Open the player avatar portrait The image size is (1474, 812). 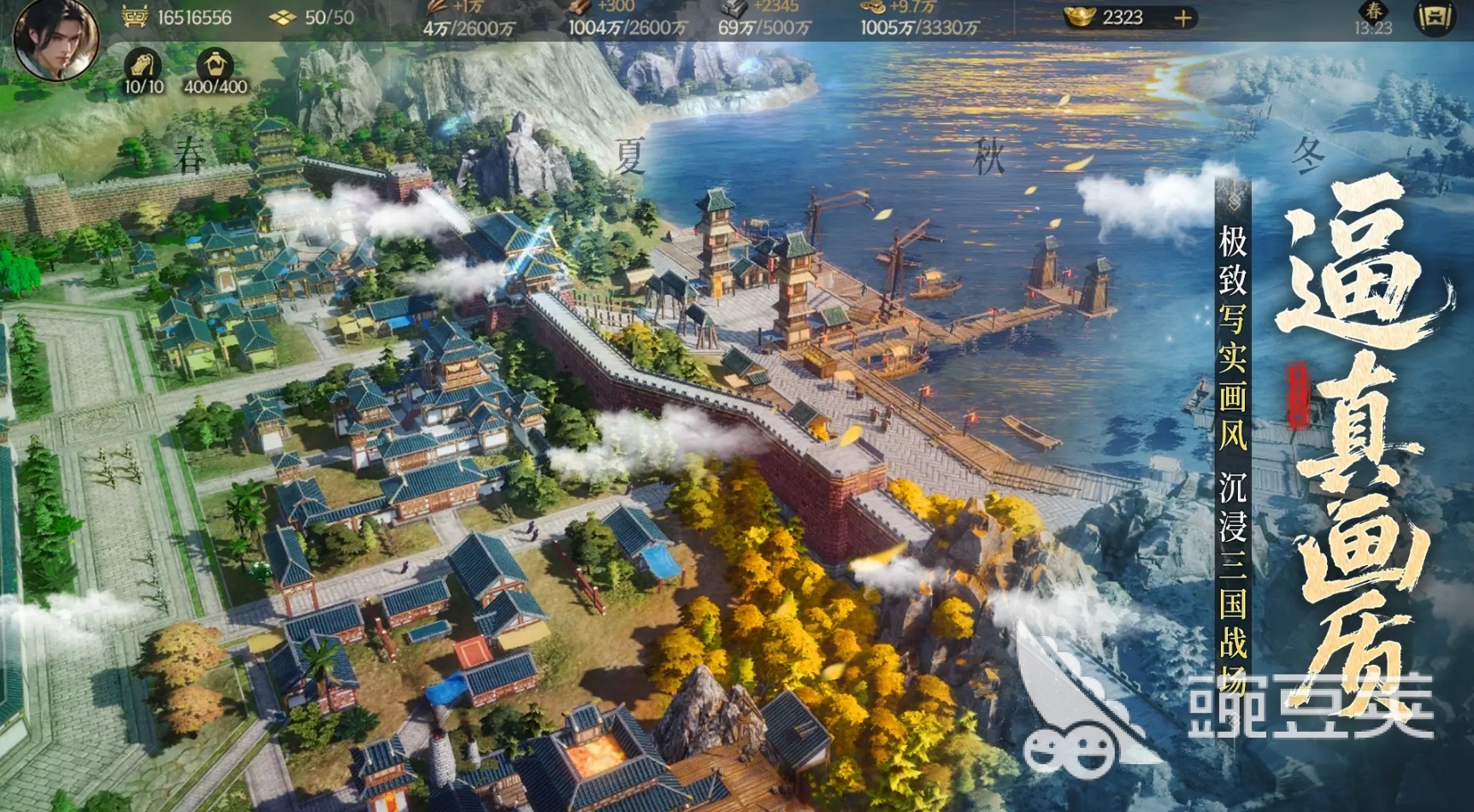click(x=56, y=38)
